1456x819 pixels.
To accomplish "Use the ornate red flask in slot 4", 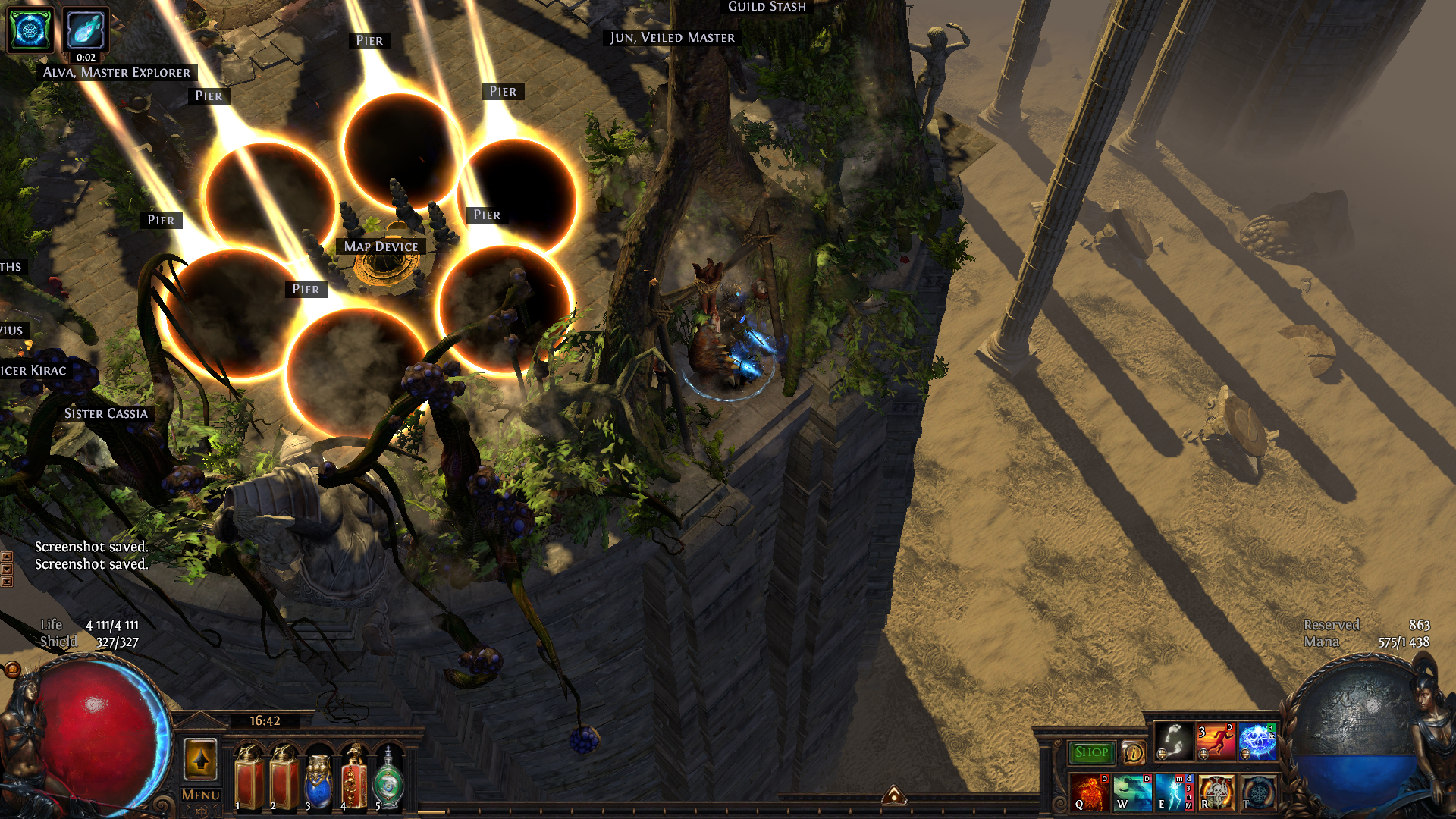I will click(353, 777).
